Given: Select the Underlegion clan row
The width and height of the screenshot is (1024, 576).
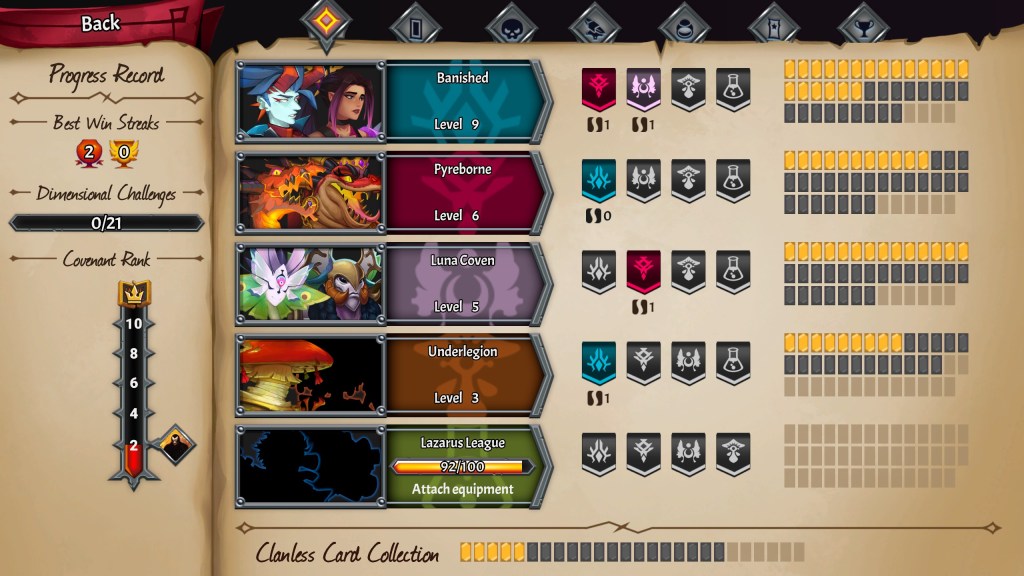Looking at the screenshot, I should point(463,375).
